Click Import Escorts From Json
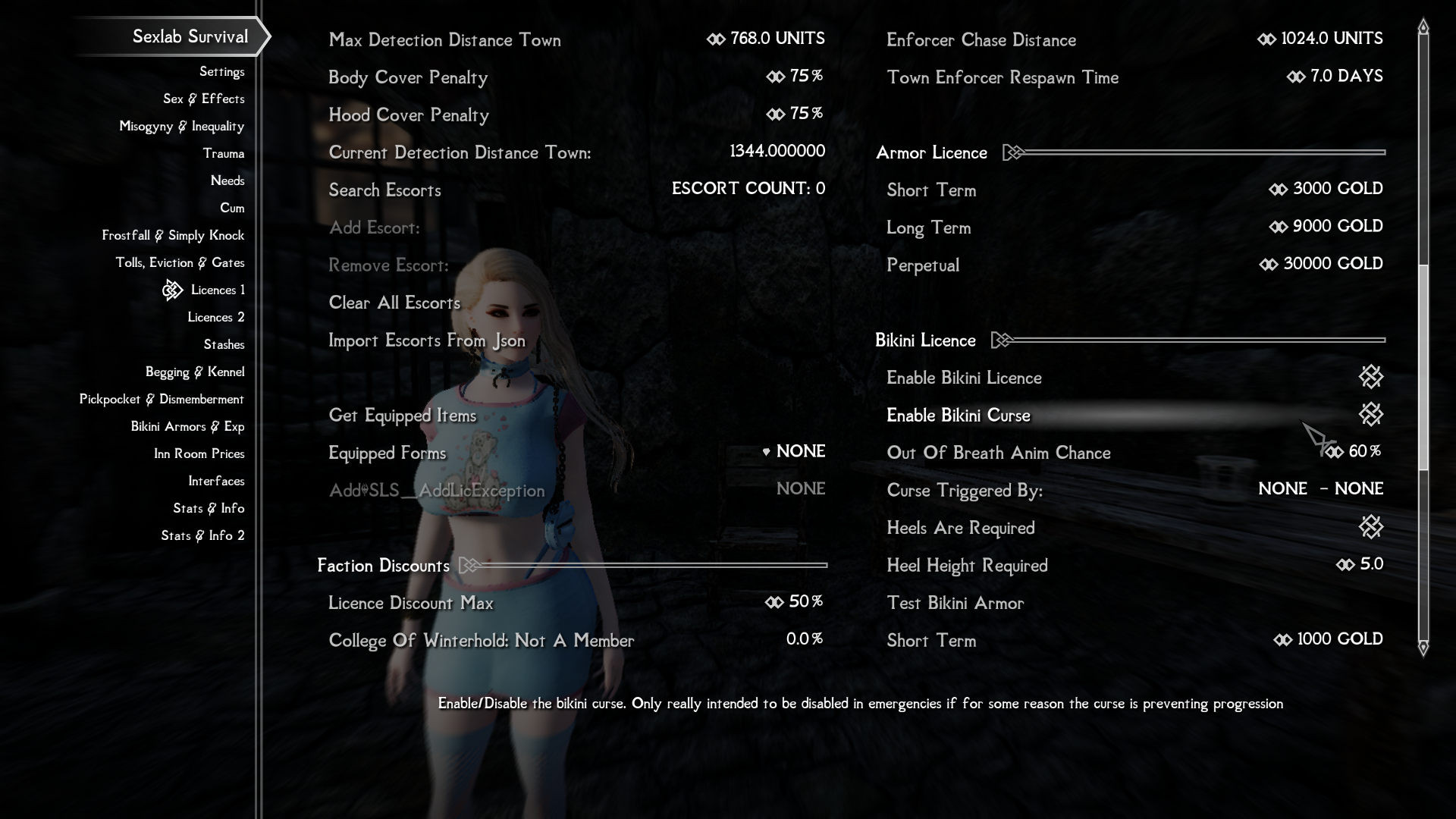The image size is (1456, 819). pyautogui.click(x=427, y=340)
